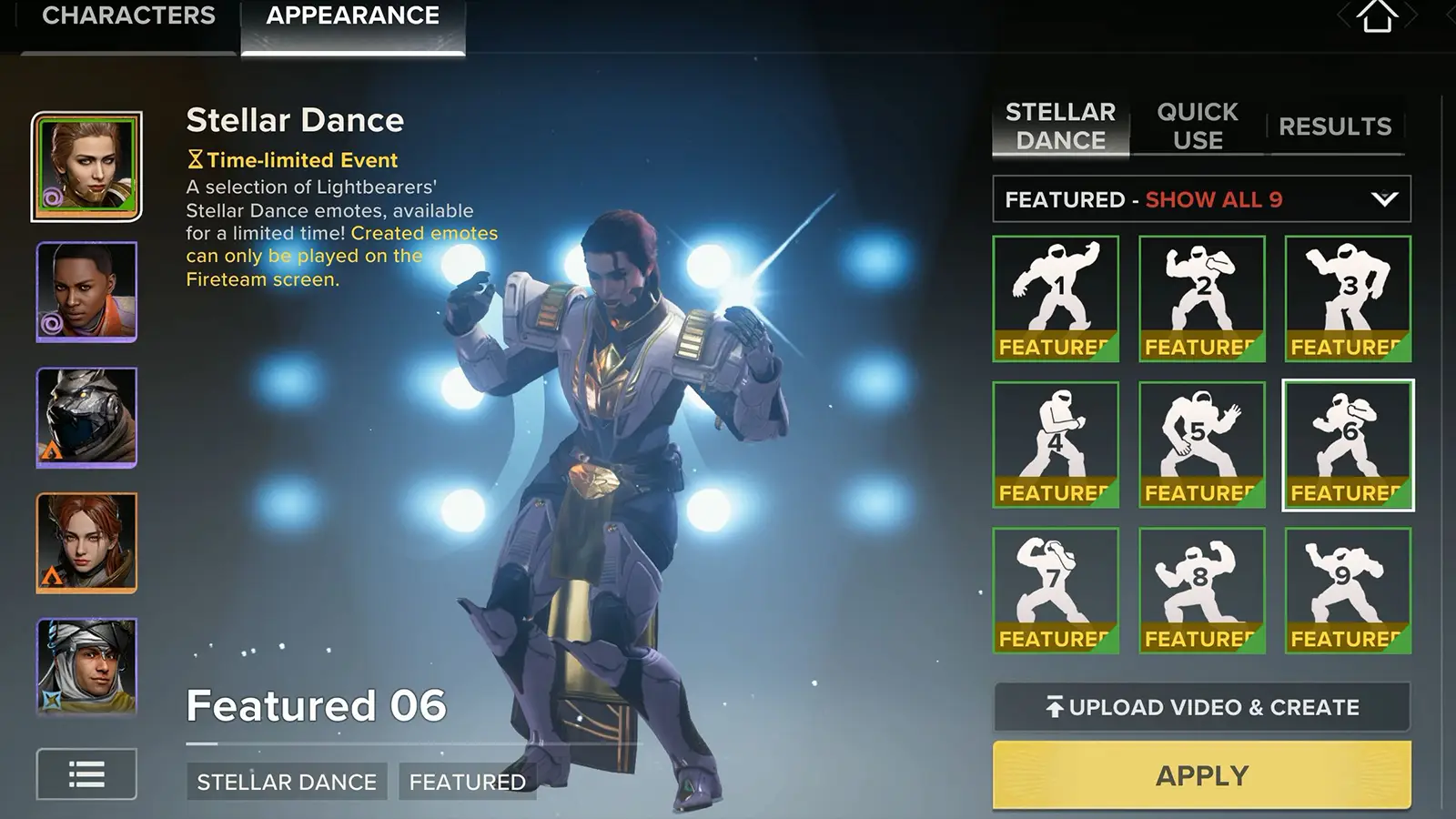Viewport: 1456px width, 819px height.
Task: Switch to the CHARACTERS tab
Action: 130,15
